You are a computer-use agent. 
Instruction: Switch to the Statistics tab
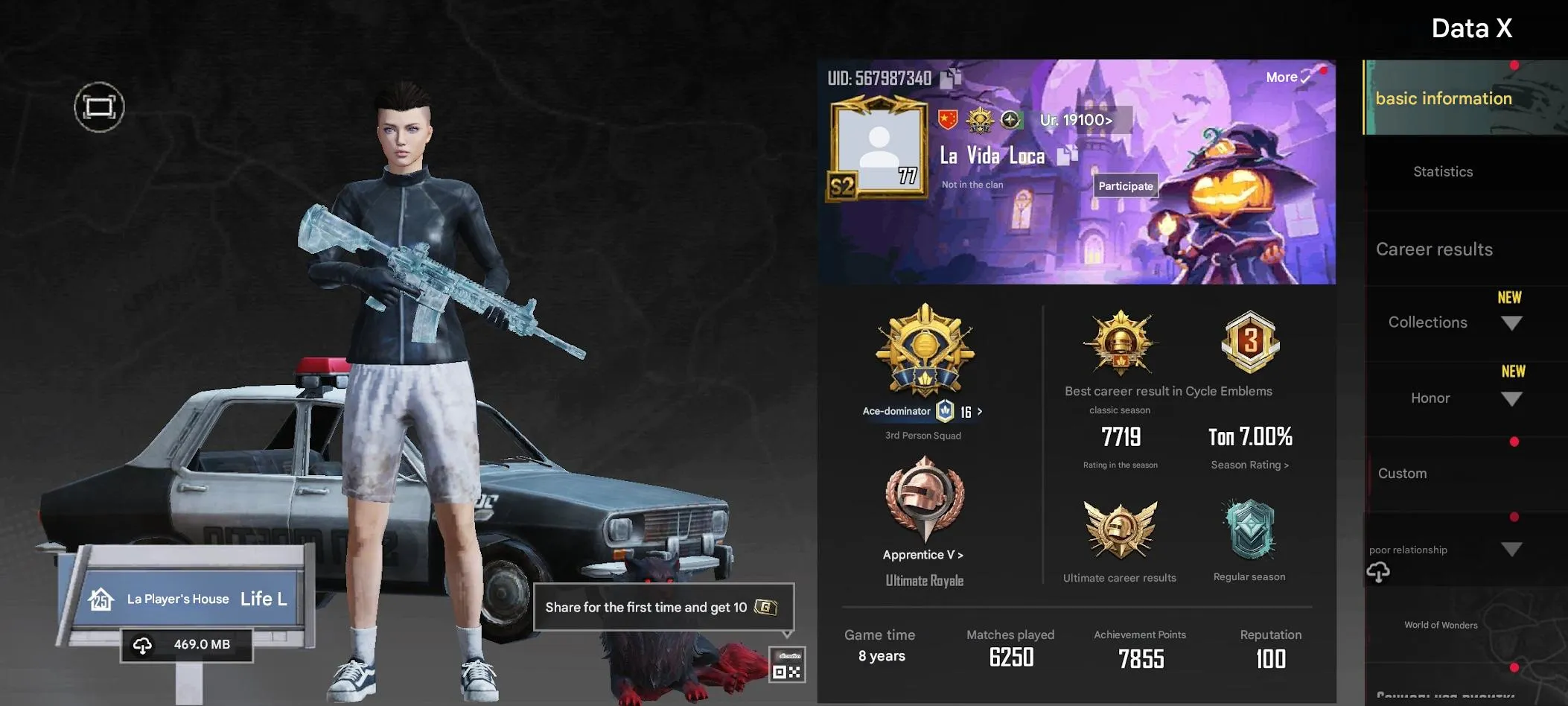click(1443, 171)
